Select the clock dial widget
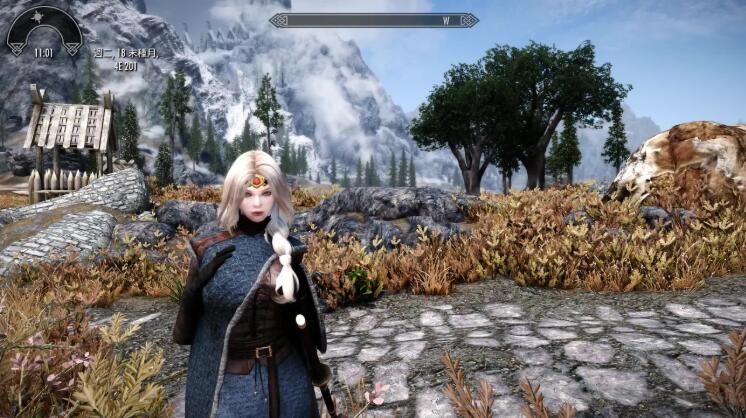746x418 pixels. [x=44, y=30]
